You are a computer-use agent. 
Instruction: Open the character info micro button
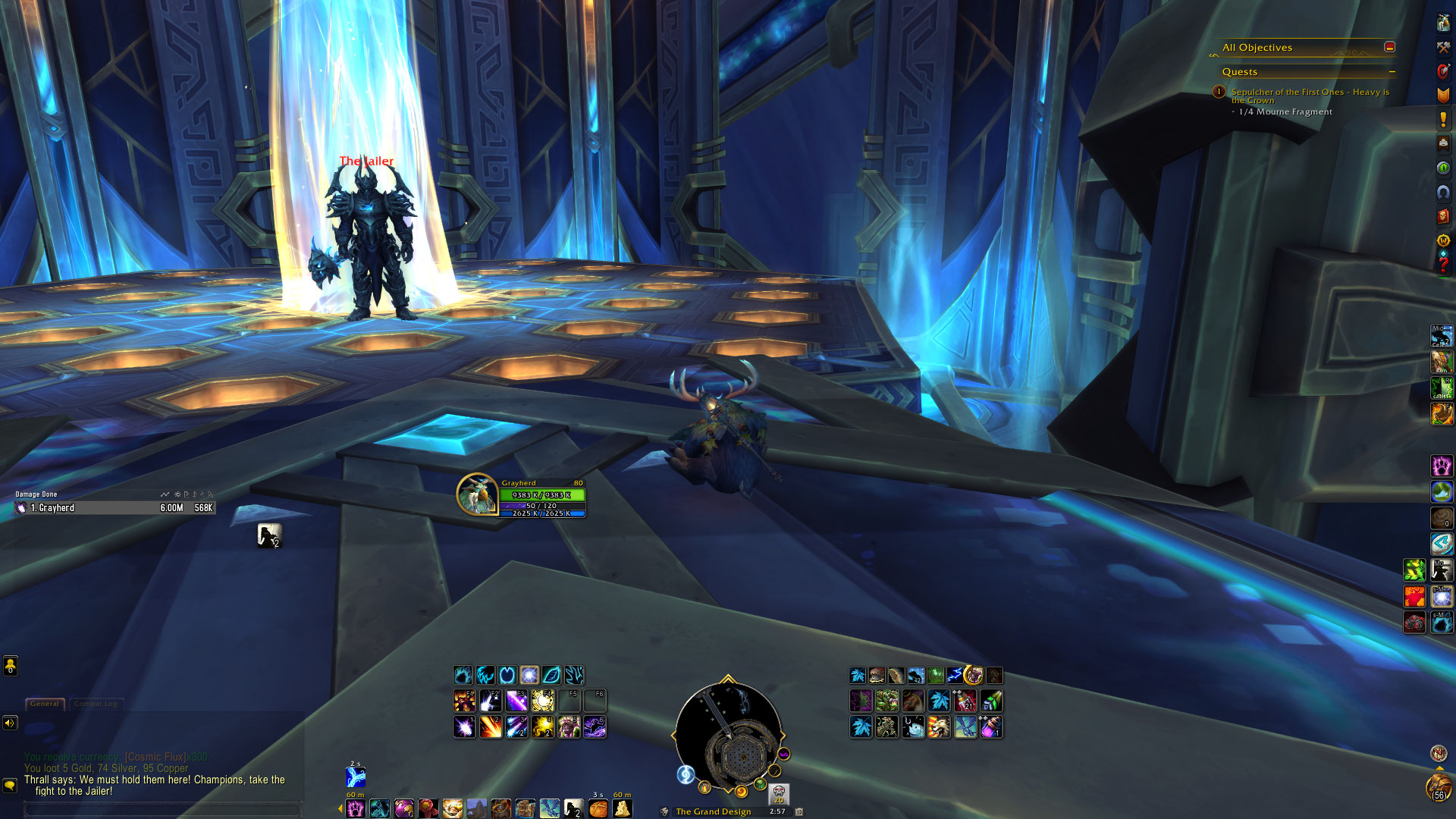tap(1443, 22)
